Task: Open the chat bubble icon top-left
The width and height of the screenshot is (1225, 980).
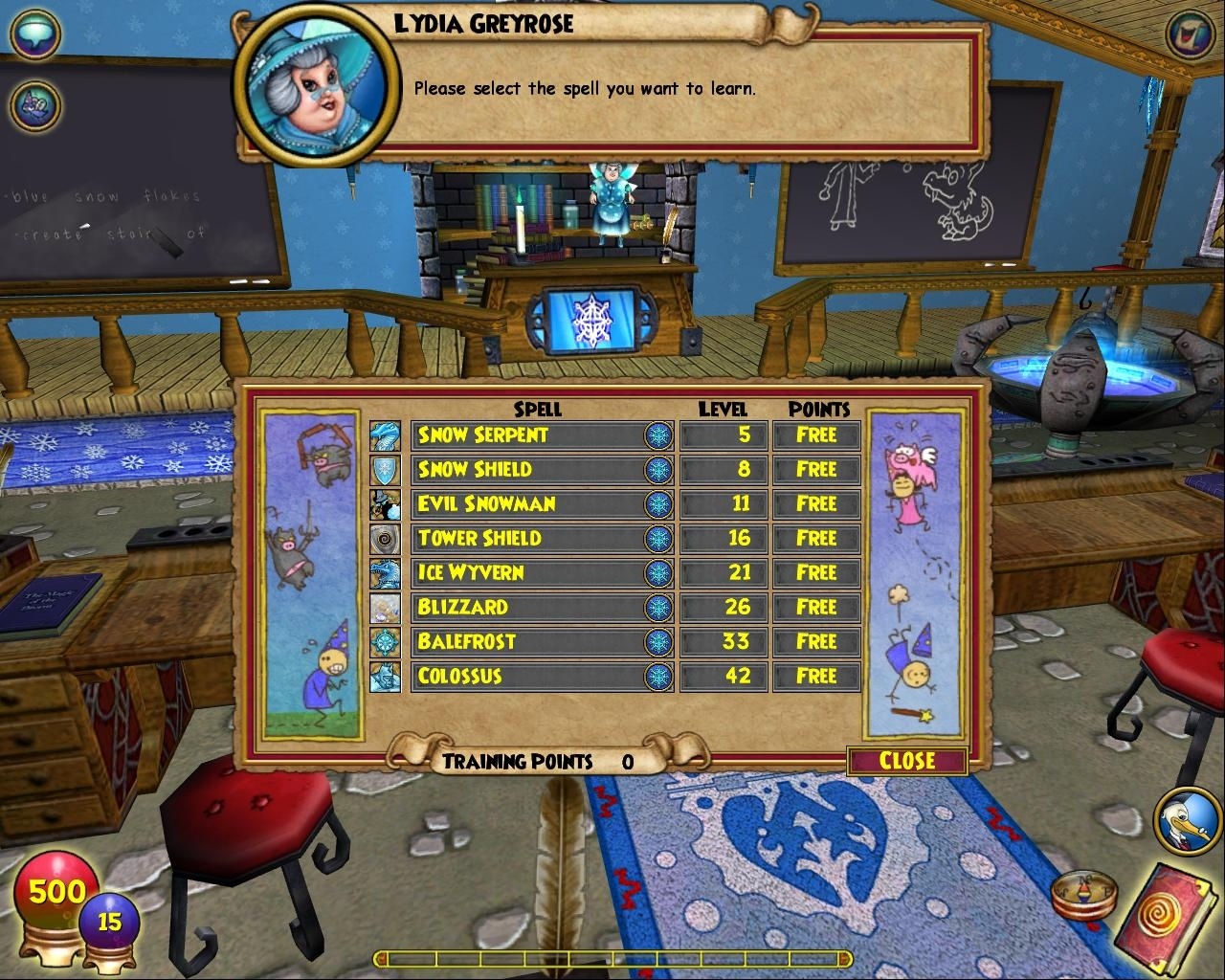Action: [35, 33]
